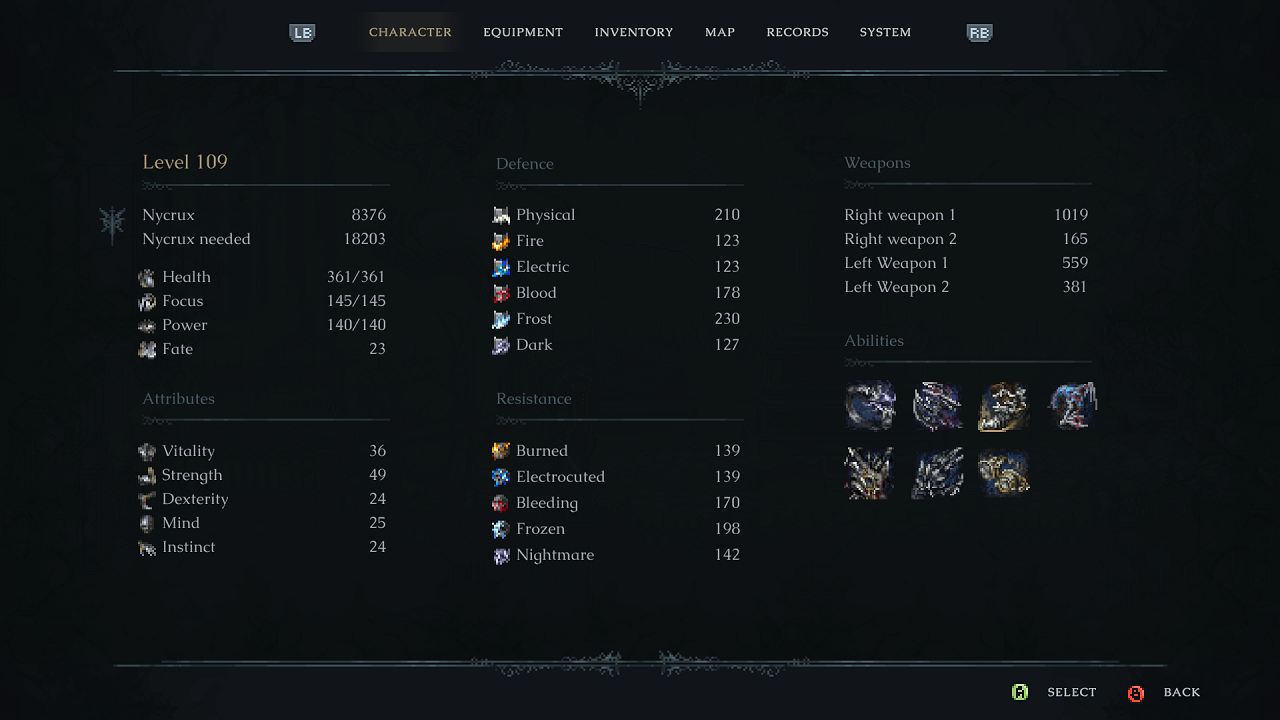Show the Records tab
The image size is (1280, 720).
pyautogui.click(x=797, y=32)
